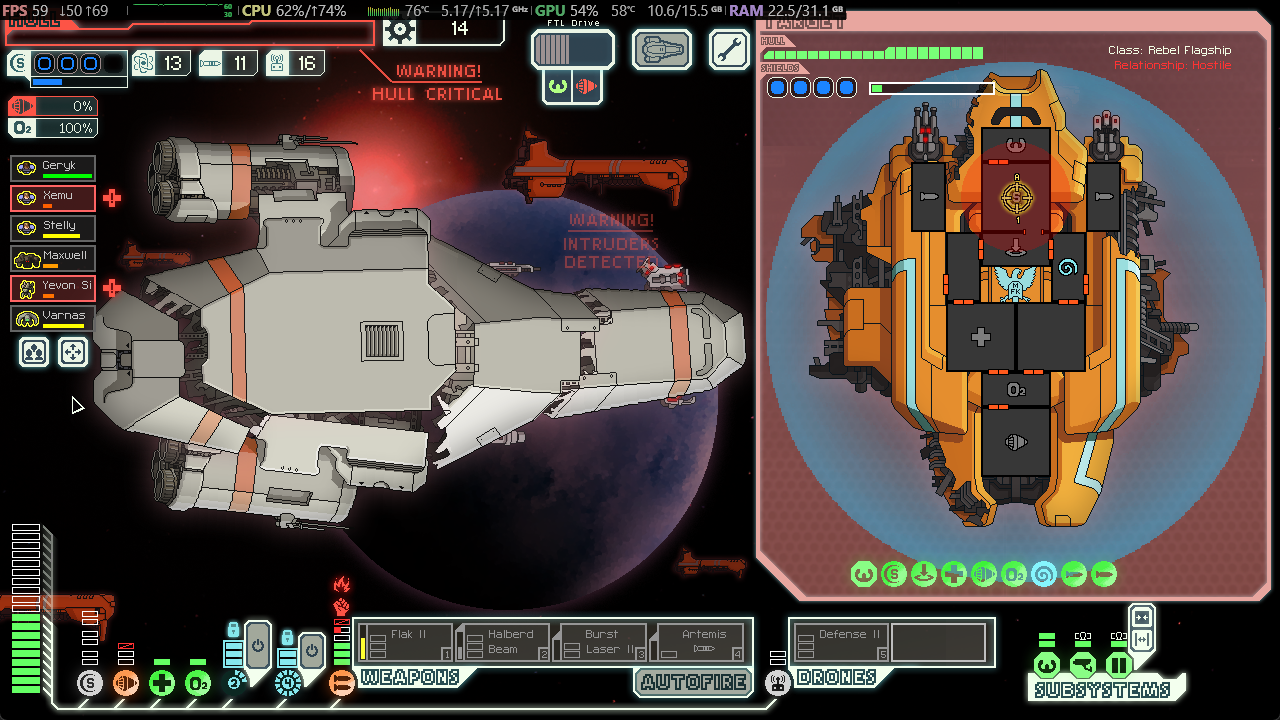Screen dimensions: 1280x720
Task: Open the ship overview screen
Action: 662,49
